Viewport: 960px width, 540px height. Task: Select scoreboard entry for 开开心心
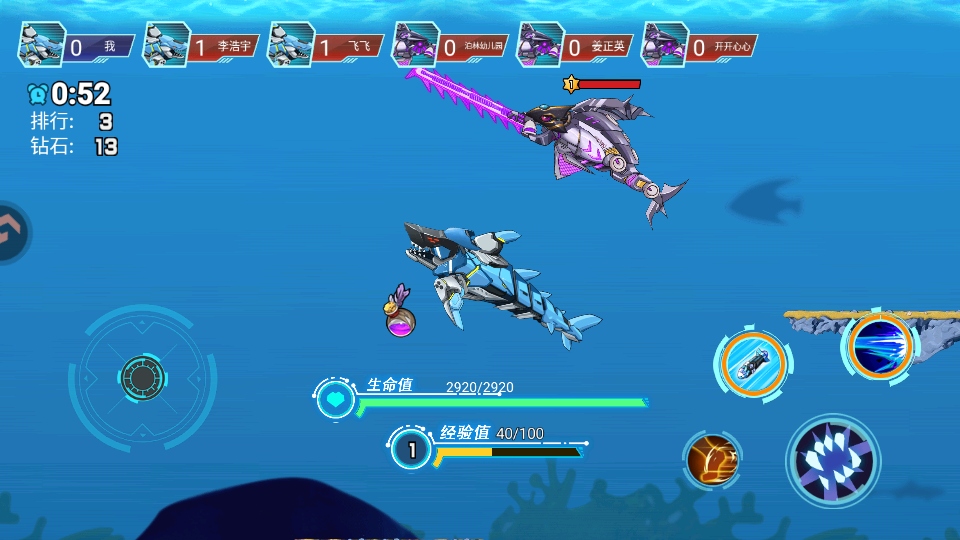tap(698, 46)
